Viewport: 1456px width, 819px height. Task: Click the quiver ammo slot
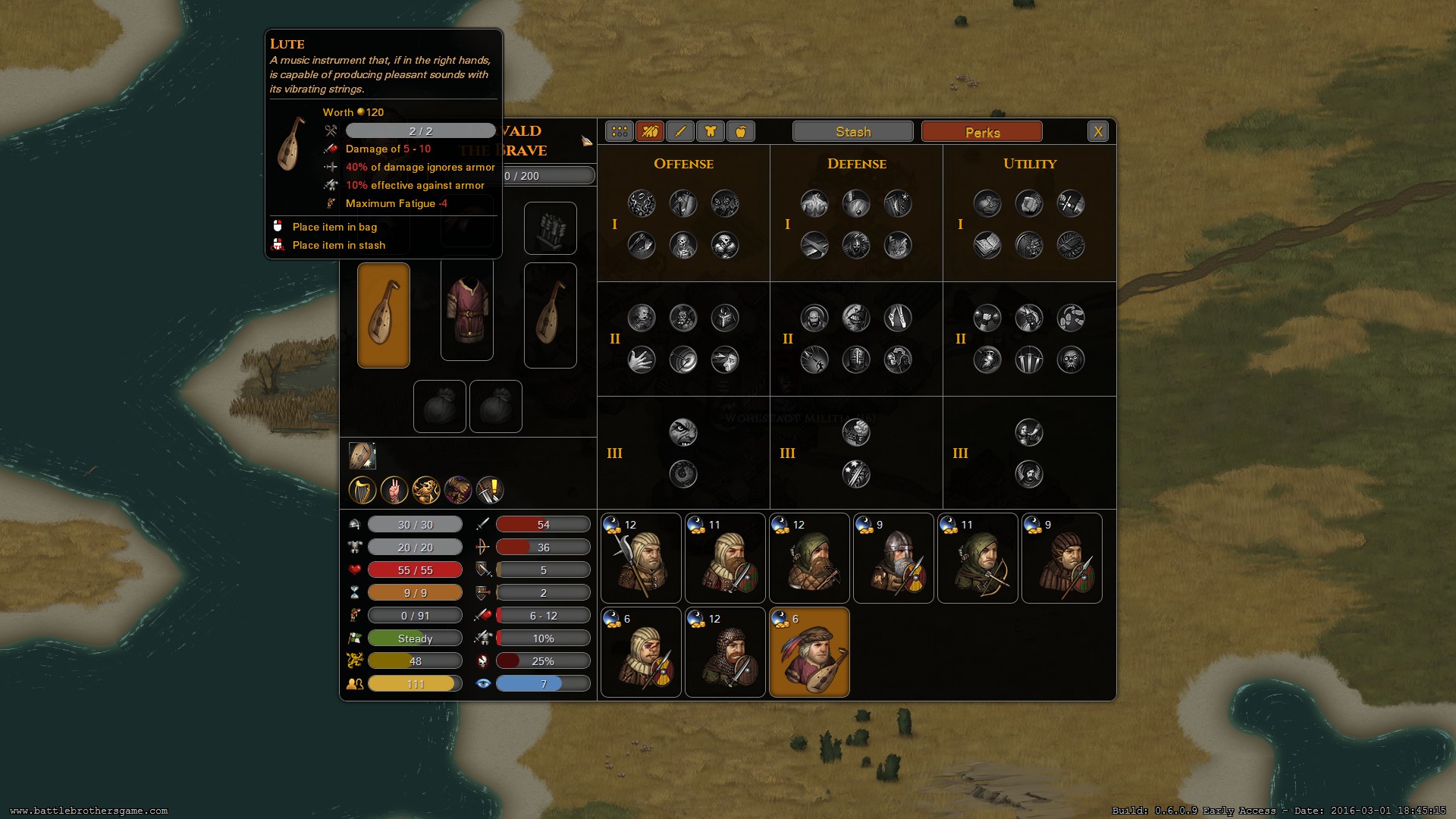[x=551, y=228]
